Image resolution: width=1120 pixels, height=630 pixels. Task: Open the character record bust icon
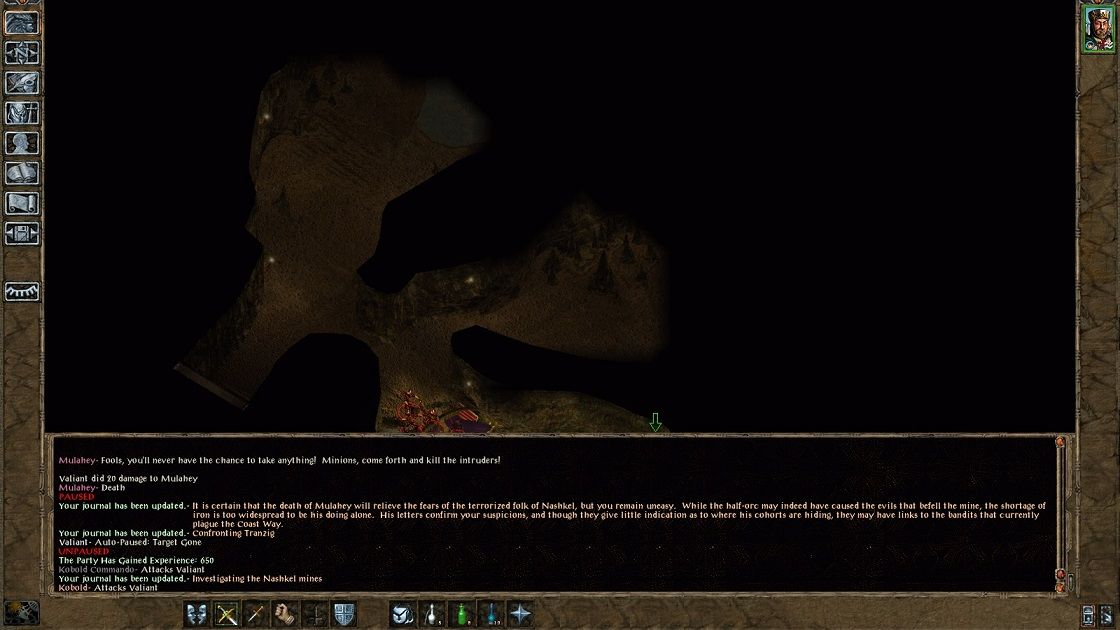(22, 144)
